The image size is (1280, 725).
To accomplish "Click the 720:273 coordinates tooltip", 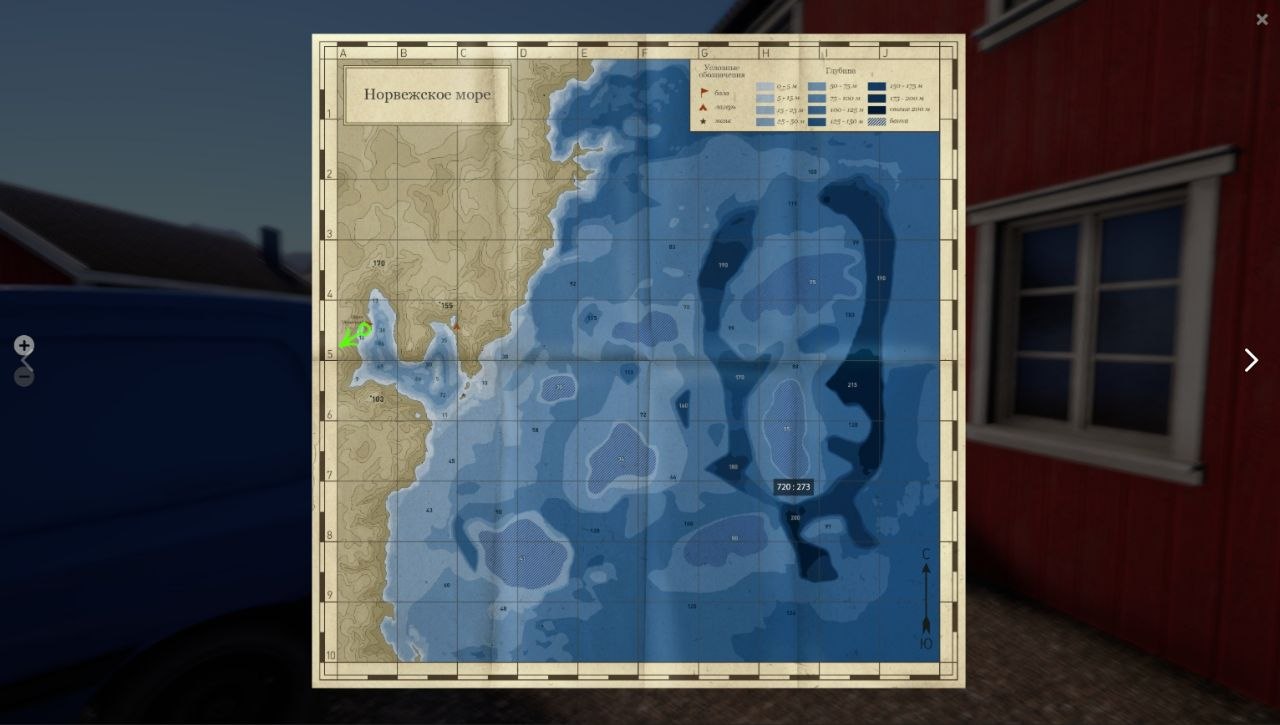I will [x=793, y=486].
